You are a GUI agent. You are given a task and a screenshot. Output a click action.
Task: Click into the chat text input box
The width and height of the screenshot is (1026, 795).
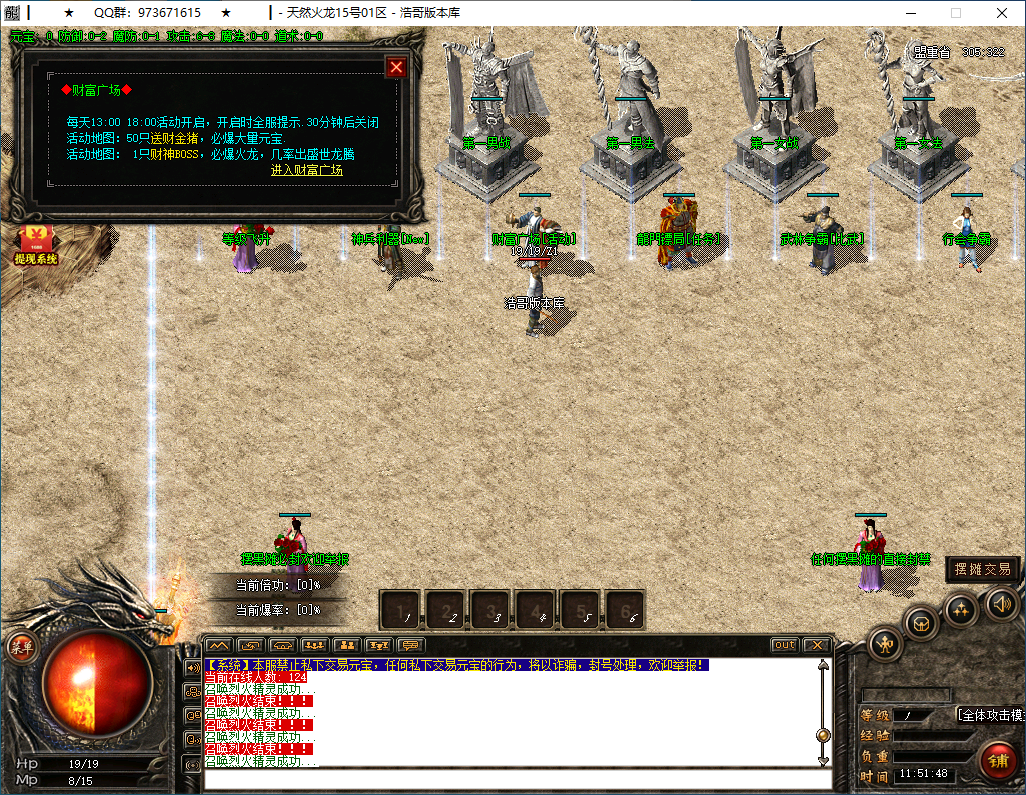click(x=510, y=779)
